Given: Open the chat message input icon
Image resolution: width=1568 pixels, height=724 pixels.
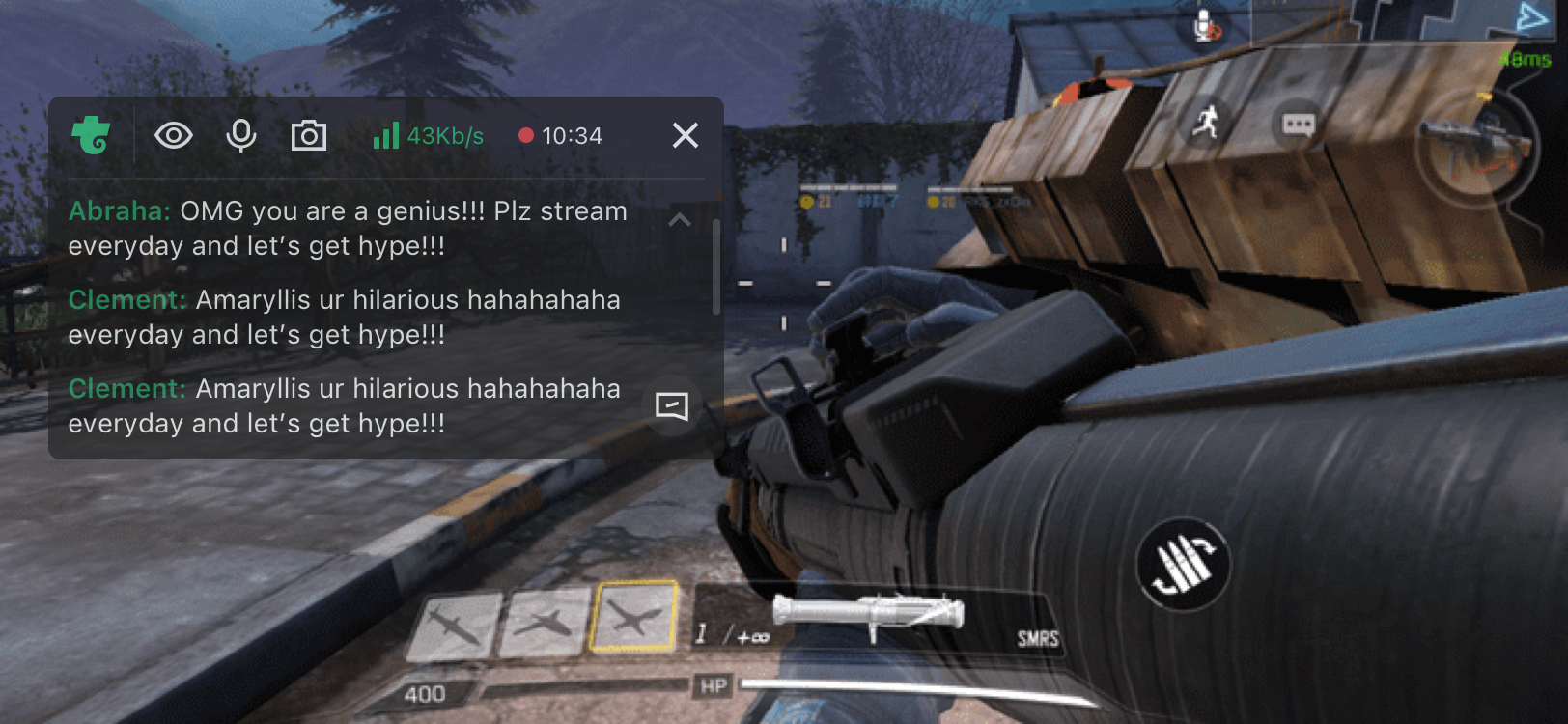Looking at the screenshot, I should [x=671, y=405].
